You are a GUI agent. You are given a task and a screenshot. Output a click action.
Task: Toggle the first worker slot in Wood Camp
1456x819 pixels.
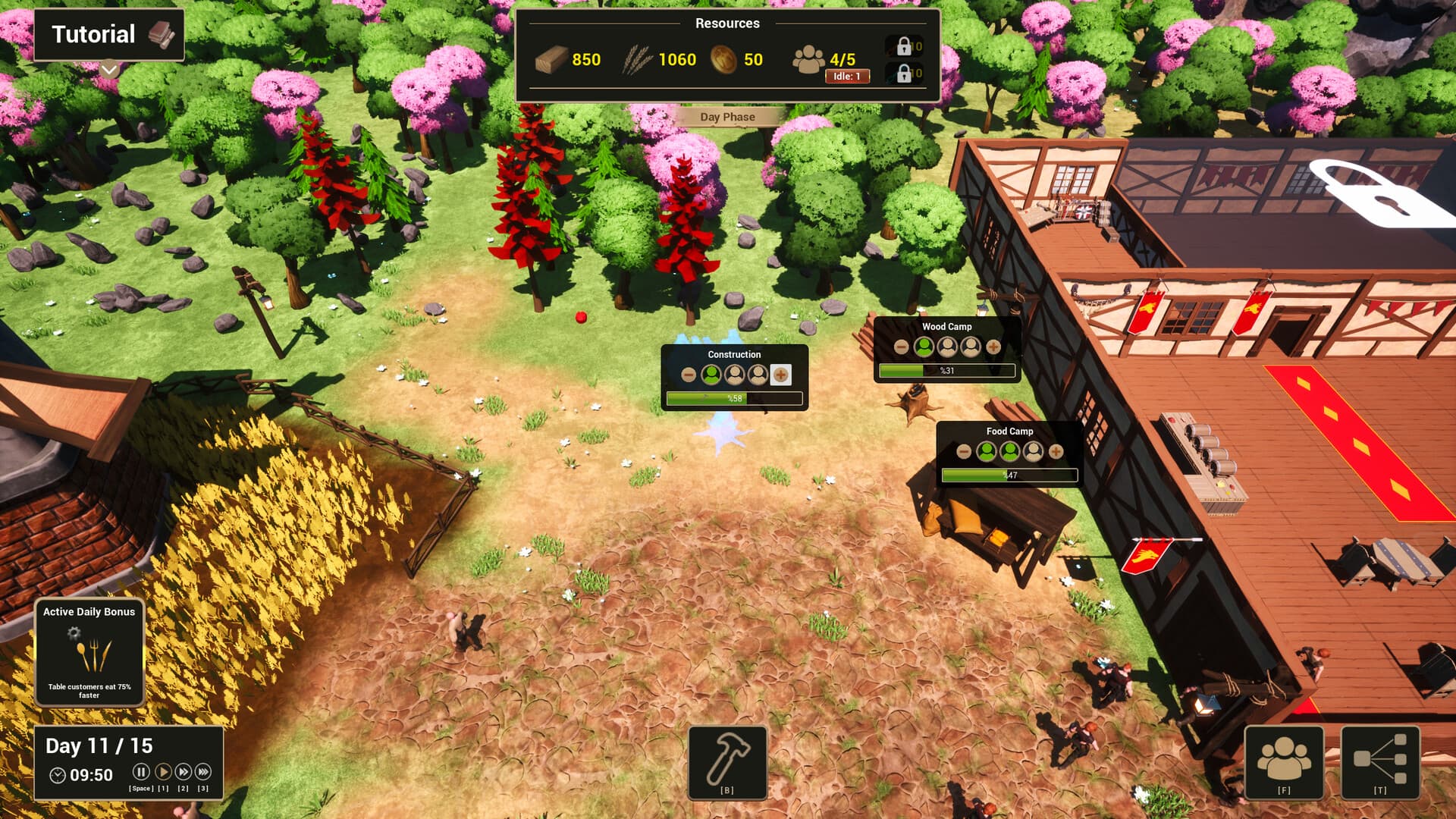924,347
